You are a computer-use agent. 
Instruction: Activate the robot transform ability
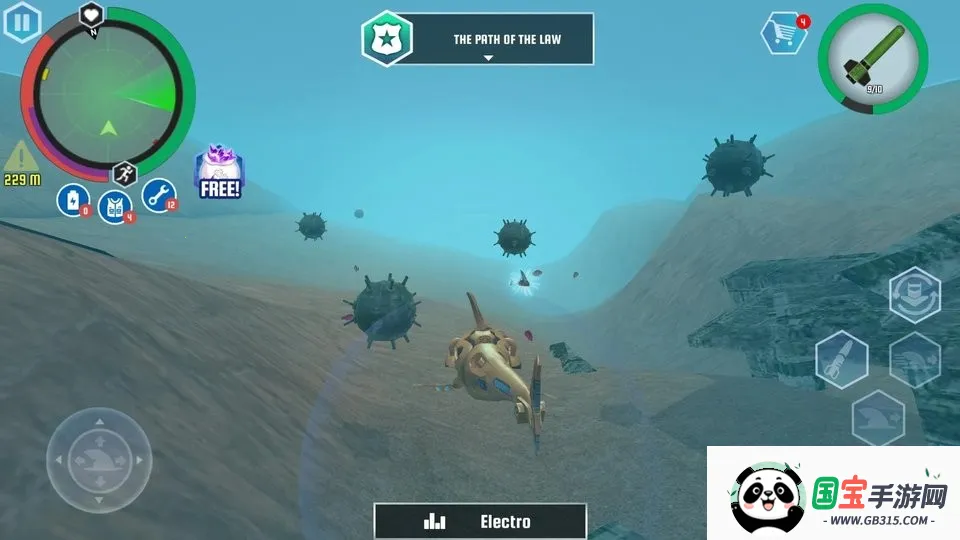tap(914, 296)
